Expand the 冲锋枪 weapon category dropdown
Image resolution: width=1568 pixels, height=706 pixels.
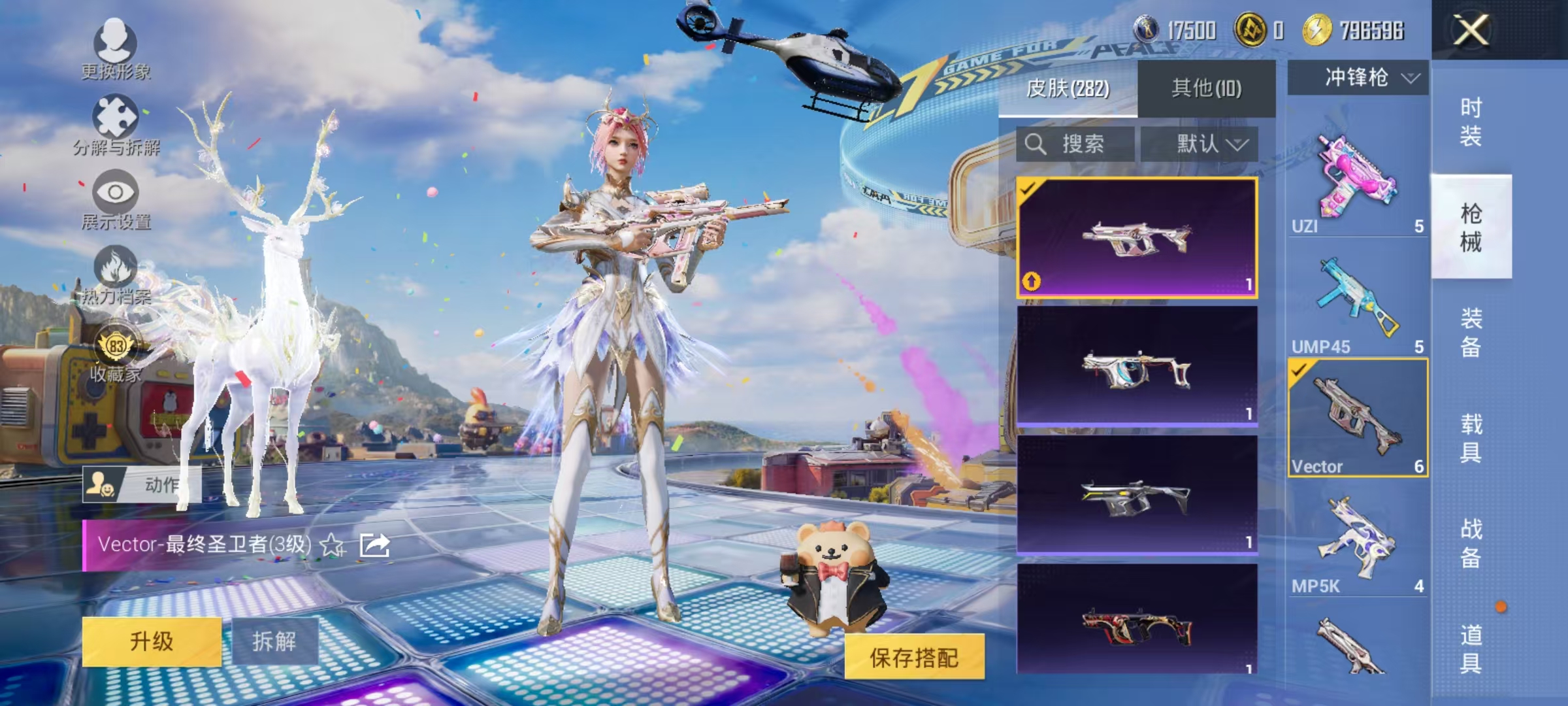click(x=1357, y=77)
